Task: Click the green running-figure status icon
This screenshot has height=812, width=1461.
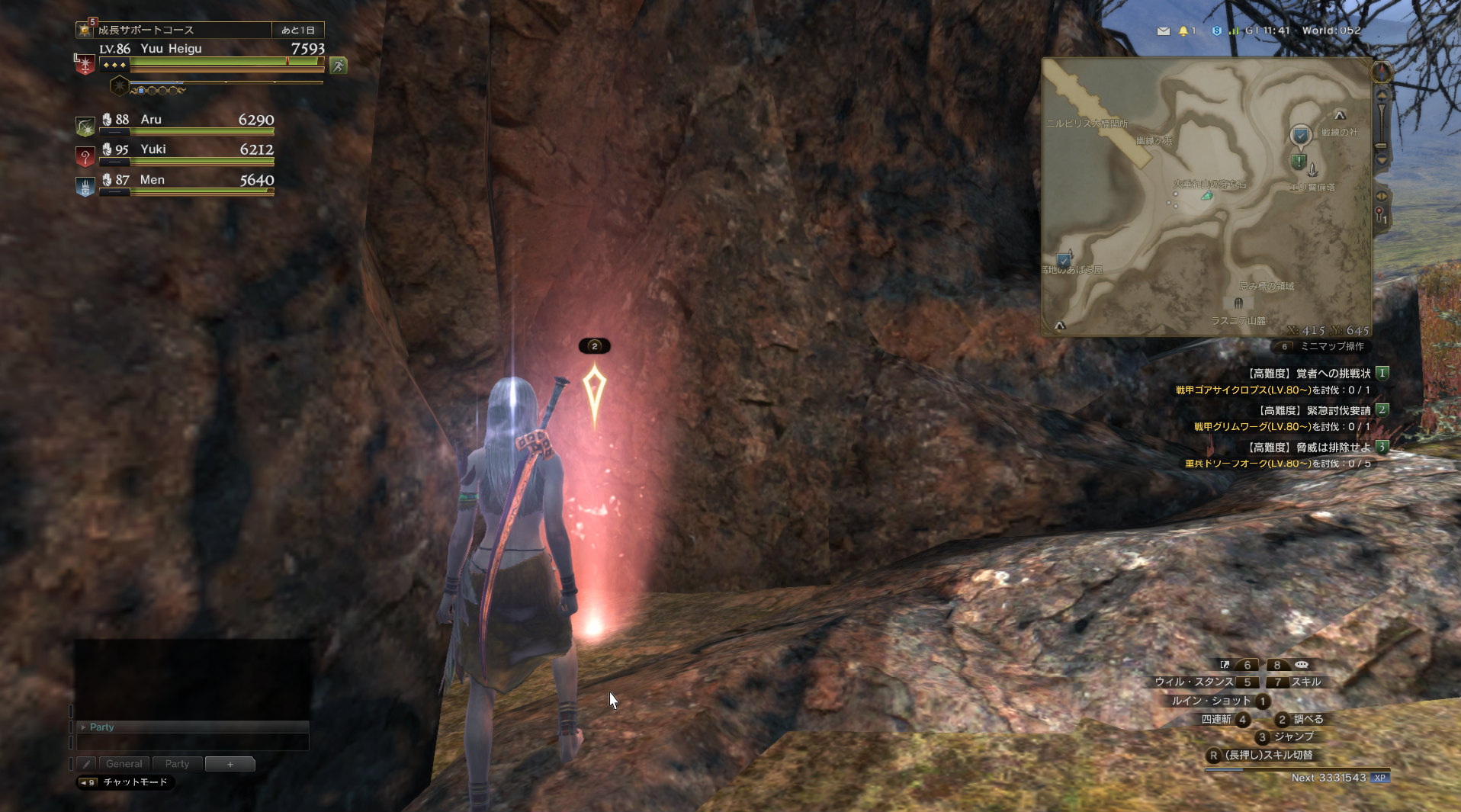Action: [x=338, y=66]
